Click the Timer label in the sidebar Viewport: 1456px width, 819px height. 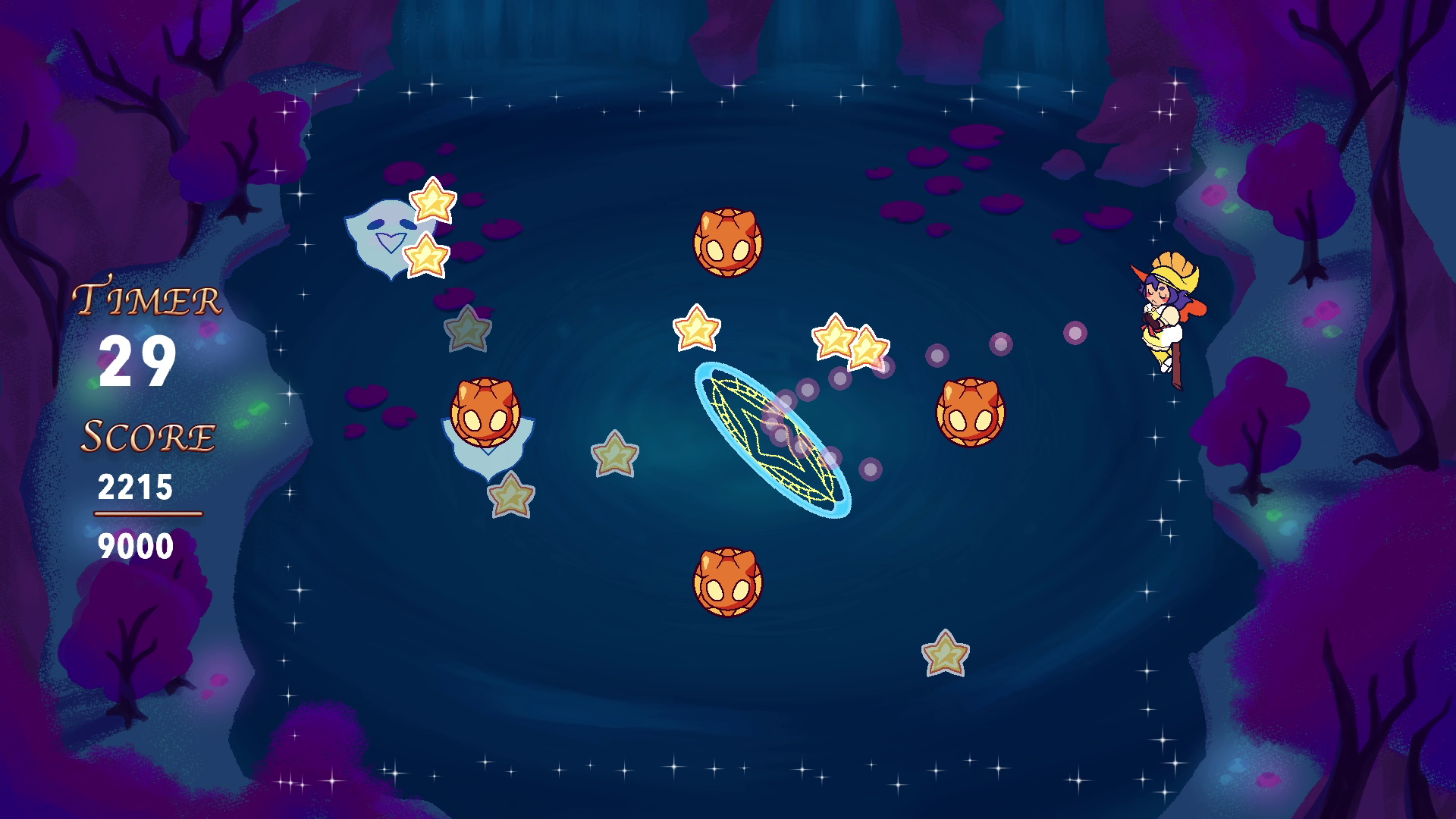[146, 297]
